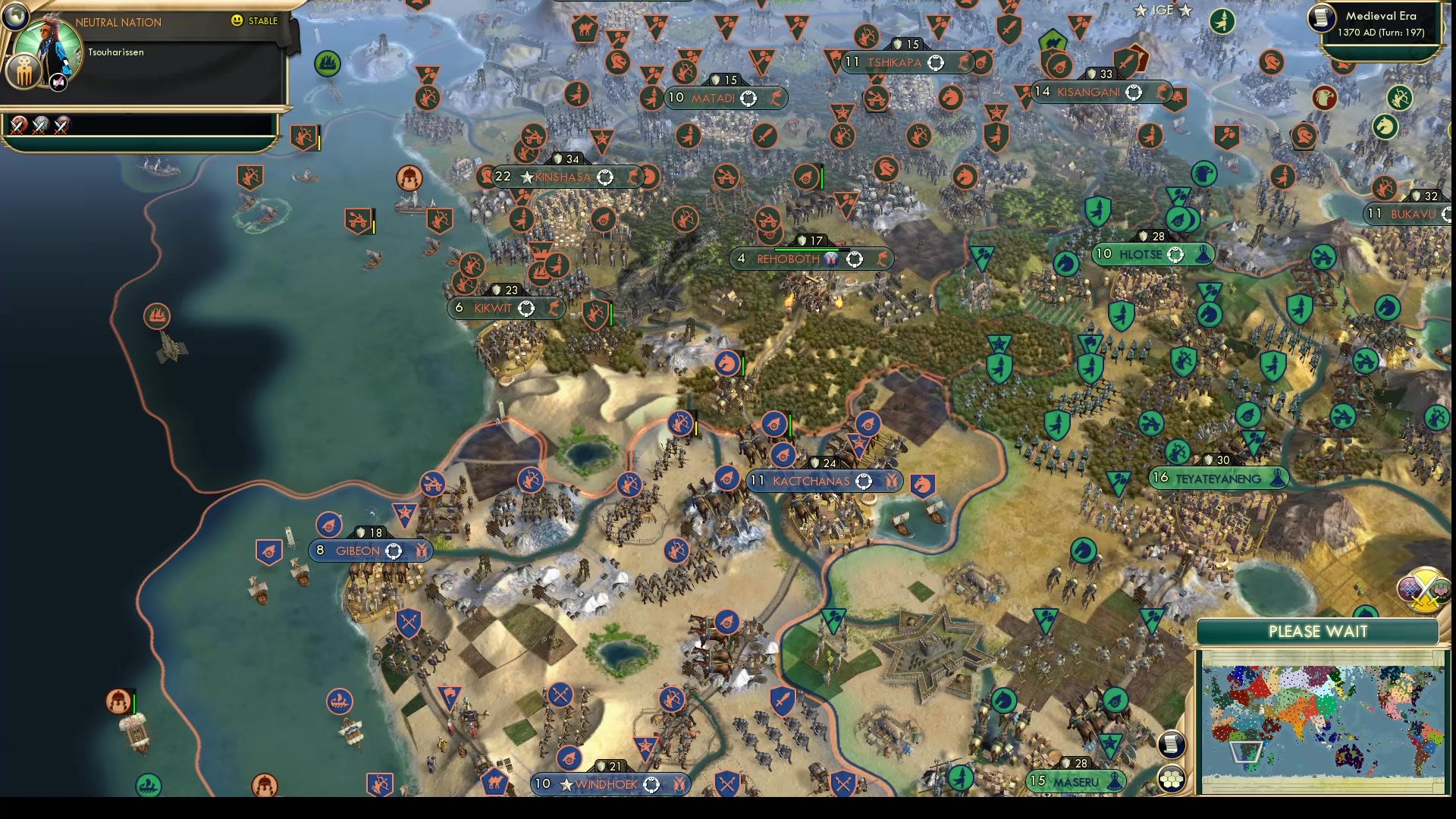1456x819 pixels.
Task: Click the Kactchanas city banner
Action: coord(823,480)
